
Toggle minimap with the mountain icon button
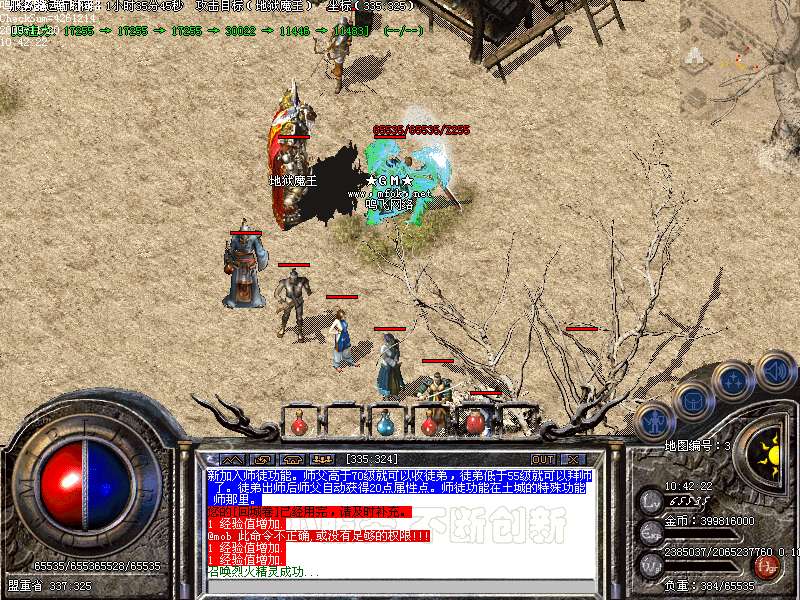[x=232, y=459]
